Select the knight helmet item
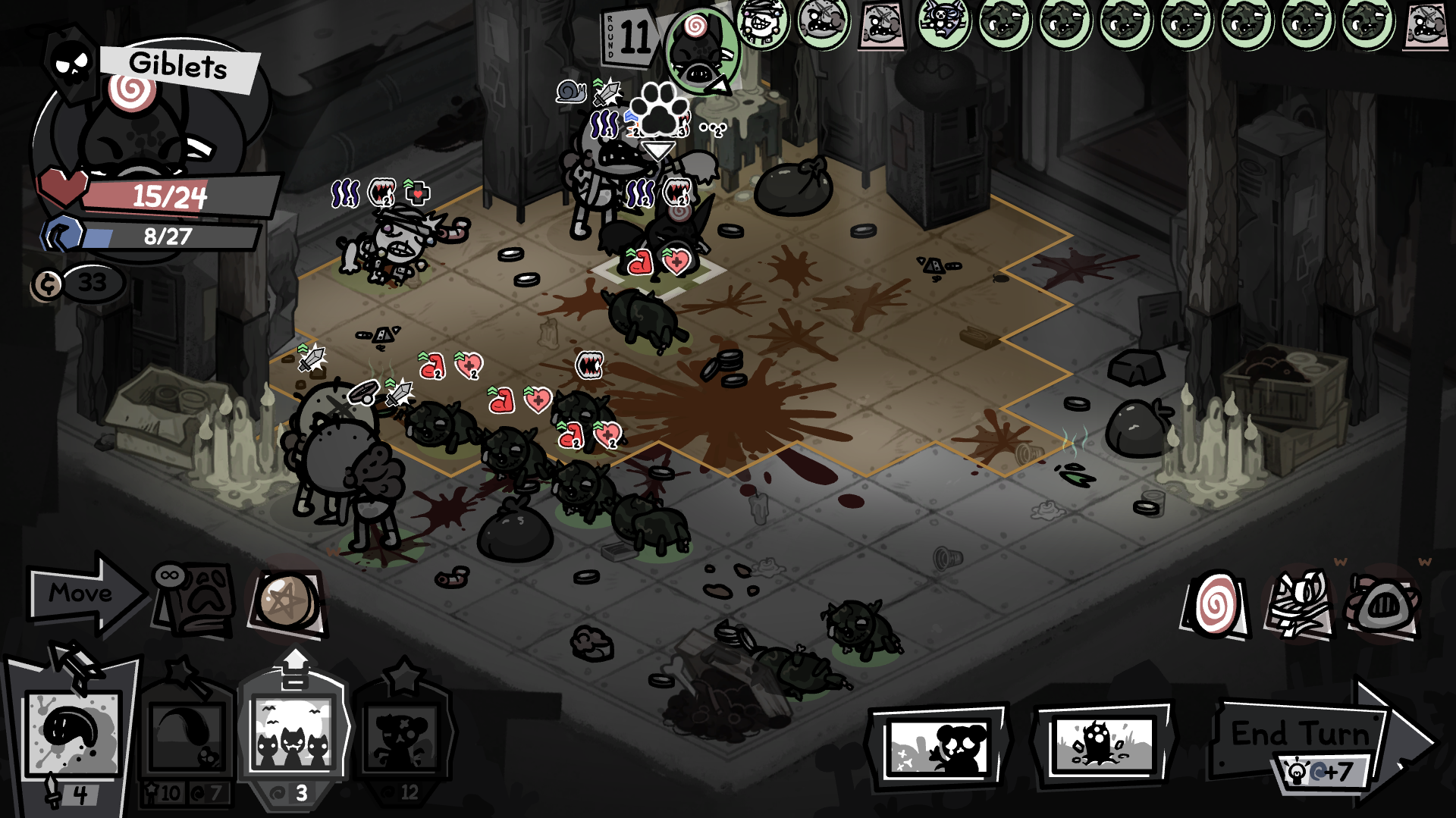Viewport: 1456px width, 818px height. point(1382,605)
